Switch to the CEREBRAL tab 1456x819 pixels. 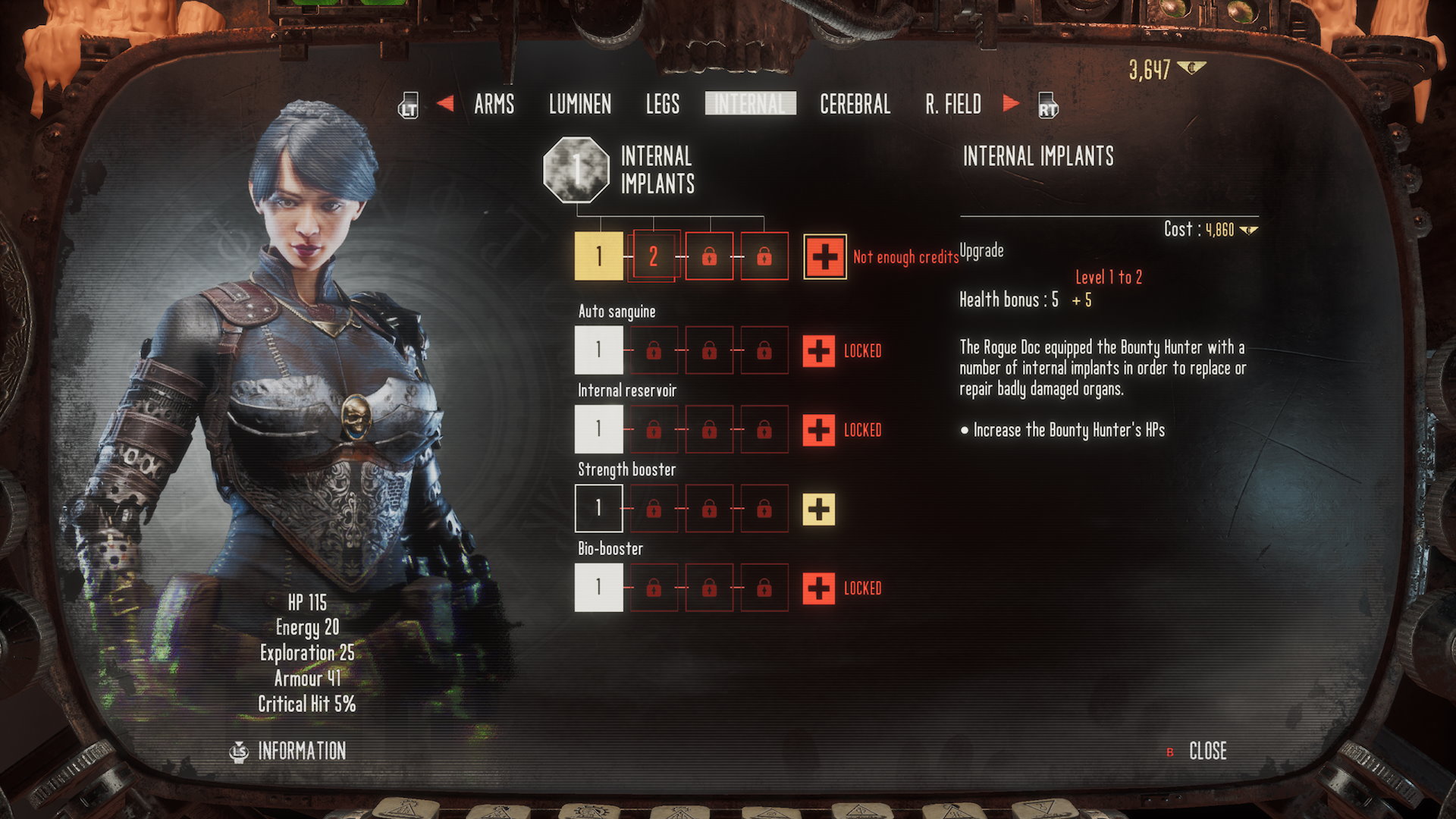point(855,104)
